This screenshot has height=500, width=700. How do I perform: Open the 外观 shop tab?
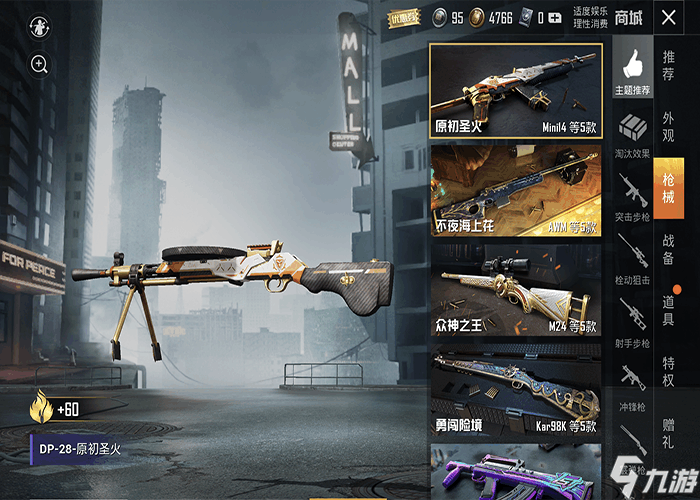pyautogui.click(x=668, y=125)
